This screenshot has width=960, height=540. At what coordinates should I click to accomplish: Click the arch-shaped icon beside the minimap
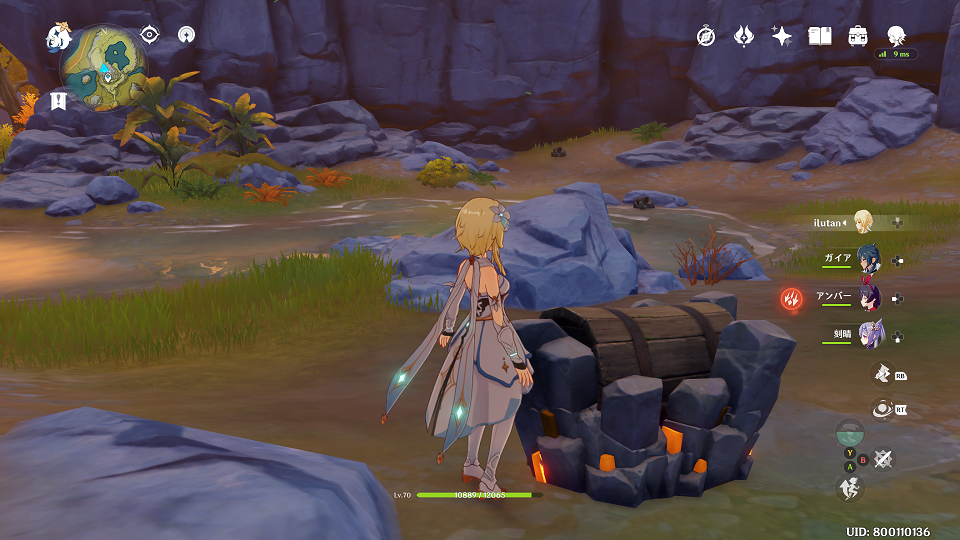point(185,35)
